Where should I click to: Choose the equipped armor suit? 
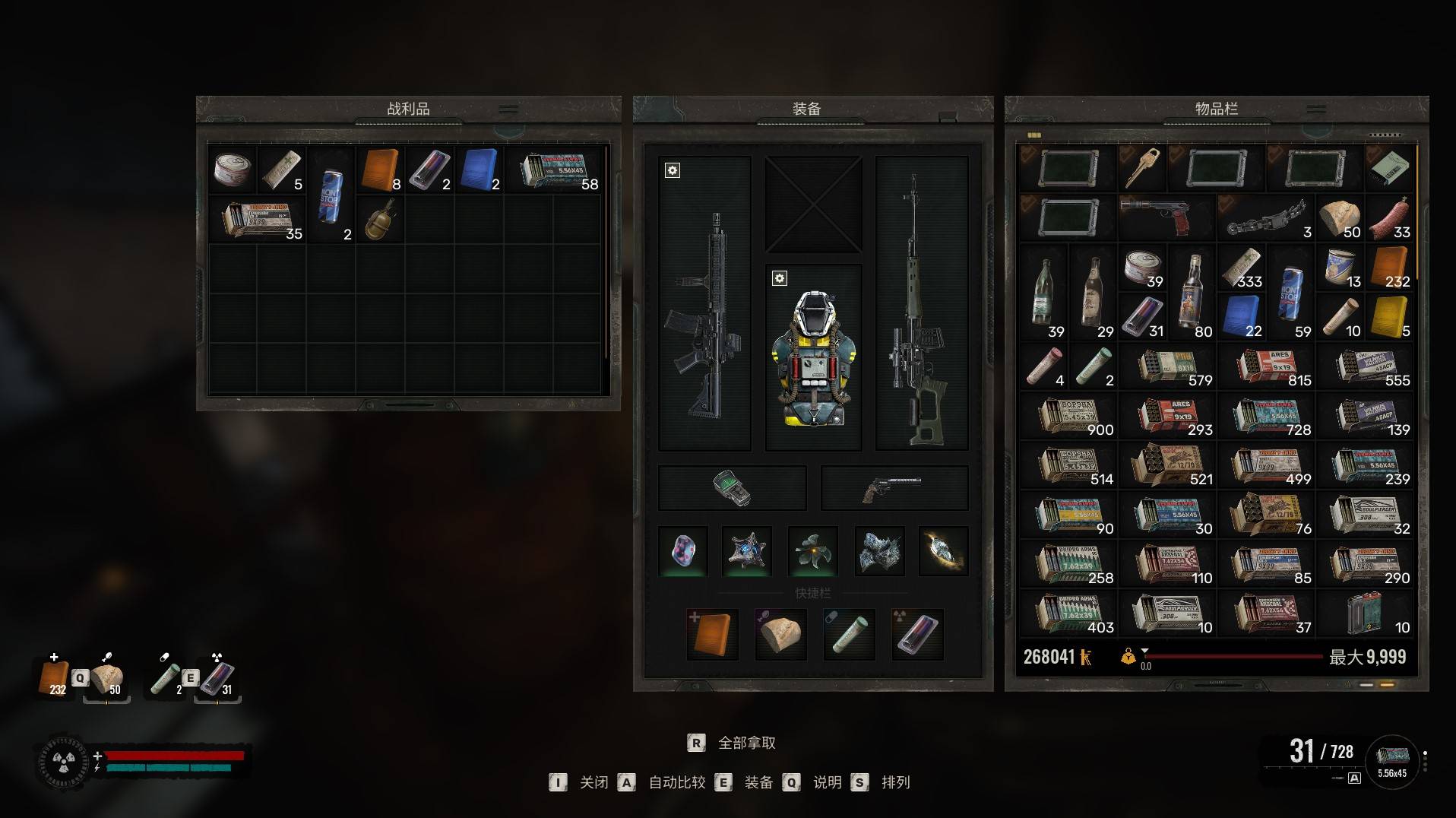[x=813, y=357]
